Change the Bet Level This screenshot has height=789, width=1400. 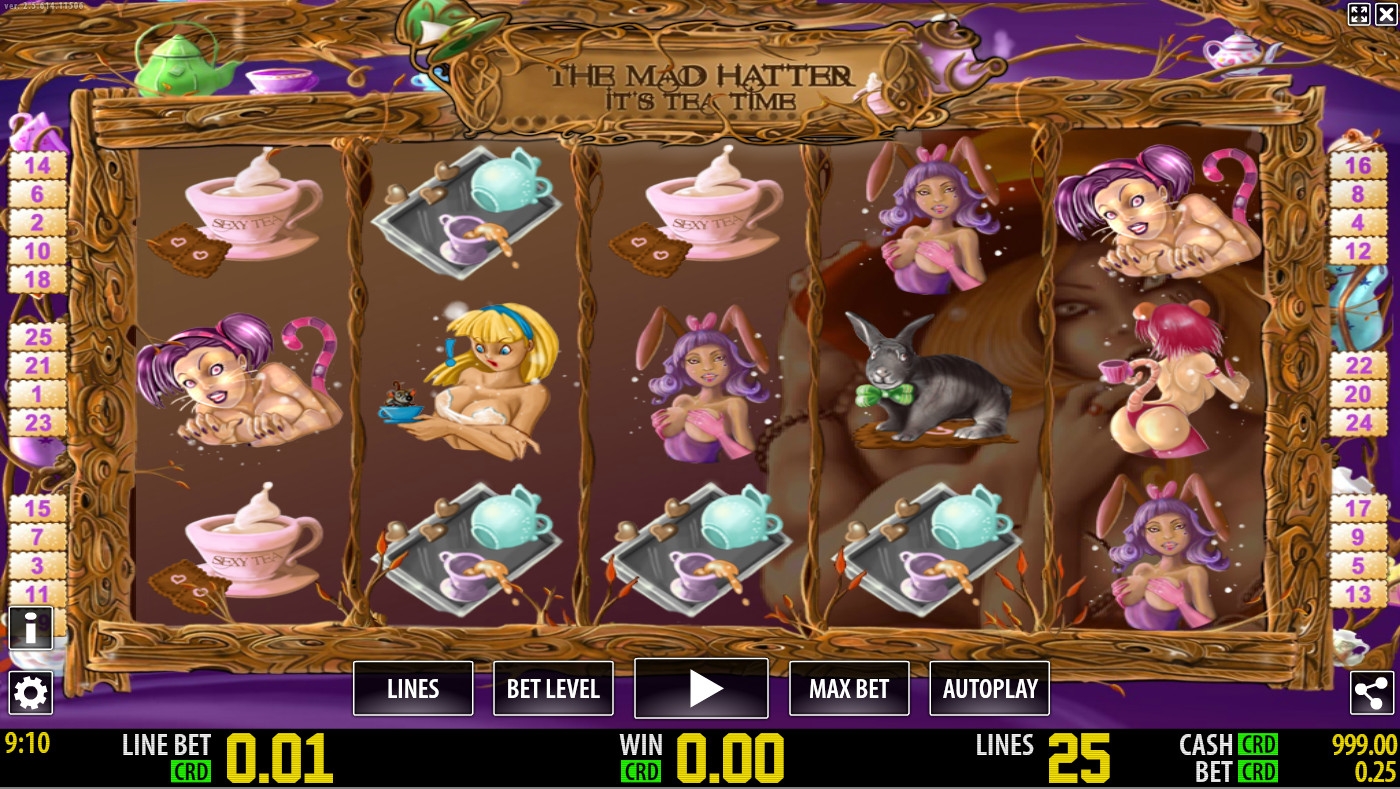553,688
